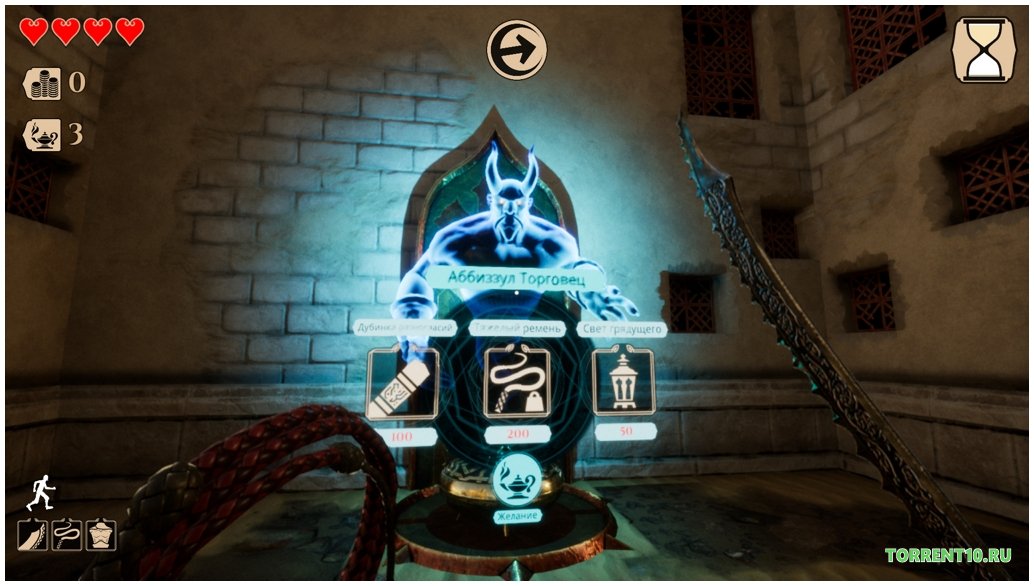The height and width of the screenshot is (586, 1034).
Task: Toggle the running figure icon
Action: coord(41,491)
